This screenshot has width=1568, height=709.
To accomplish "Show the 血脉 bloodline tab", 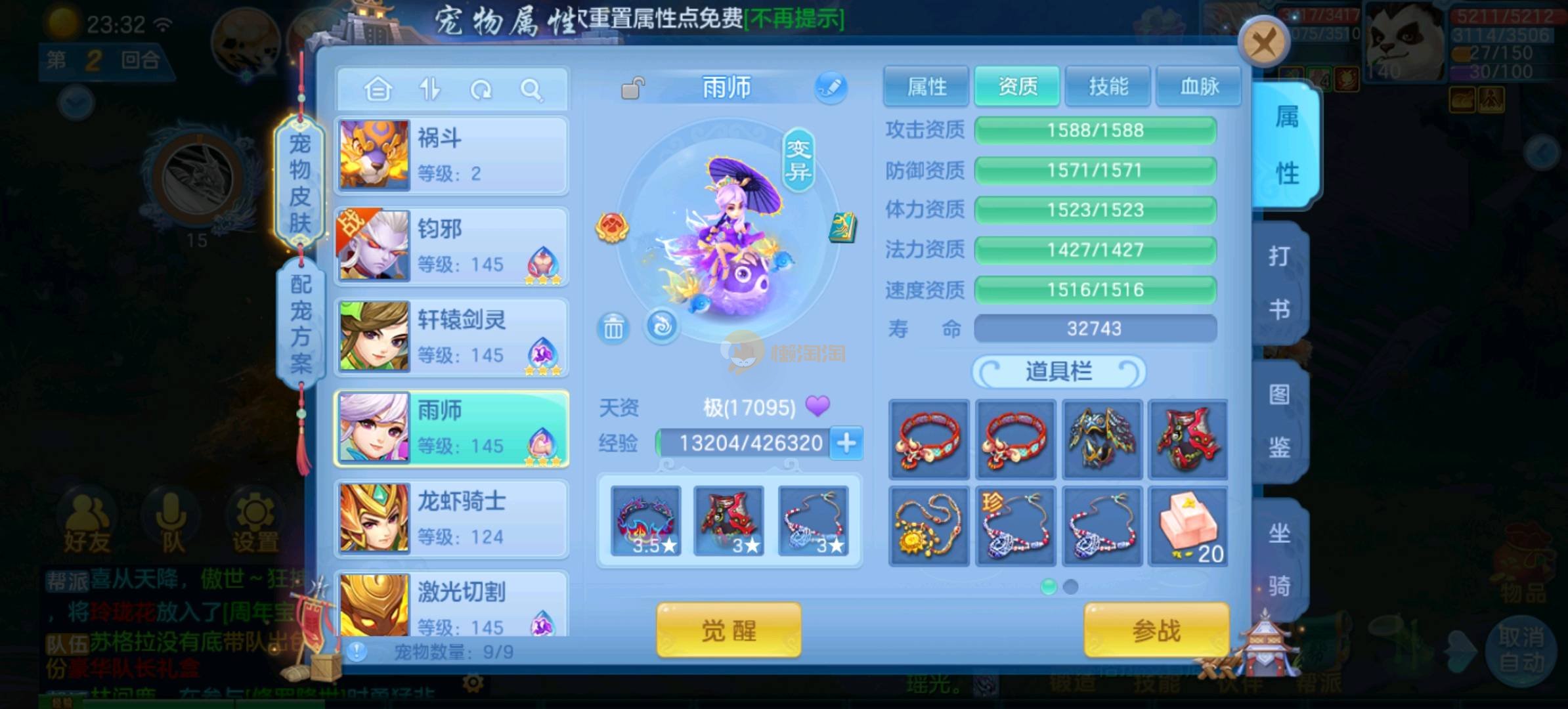I will [x=1199, y=86].
